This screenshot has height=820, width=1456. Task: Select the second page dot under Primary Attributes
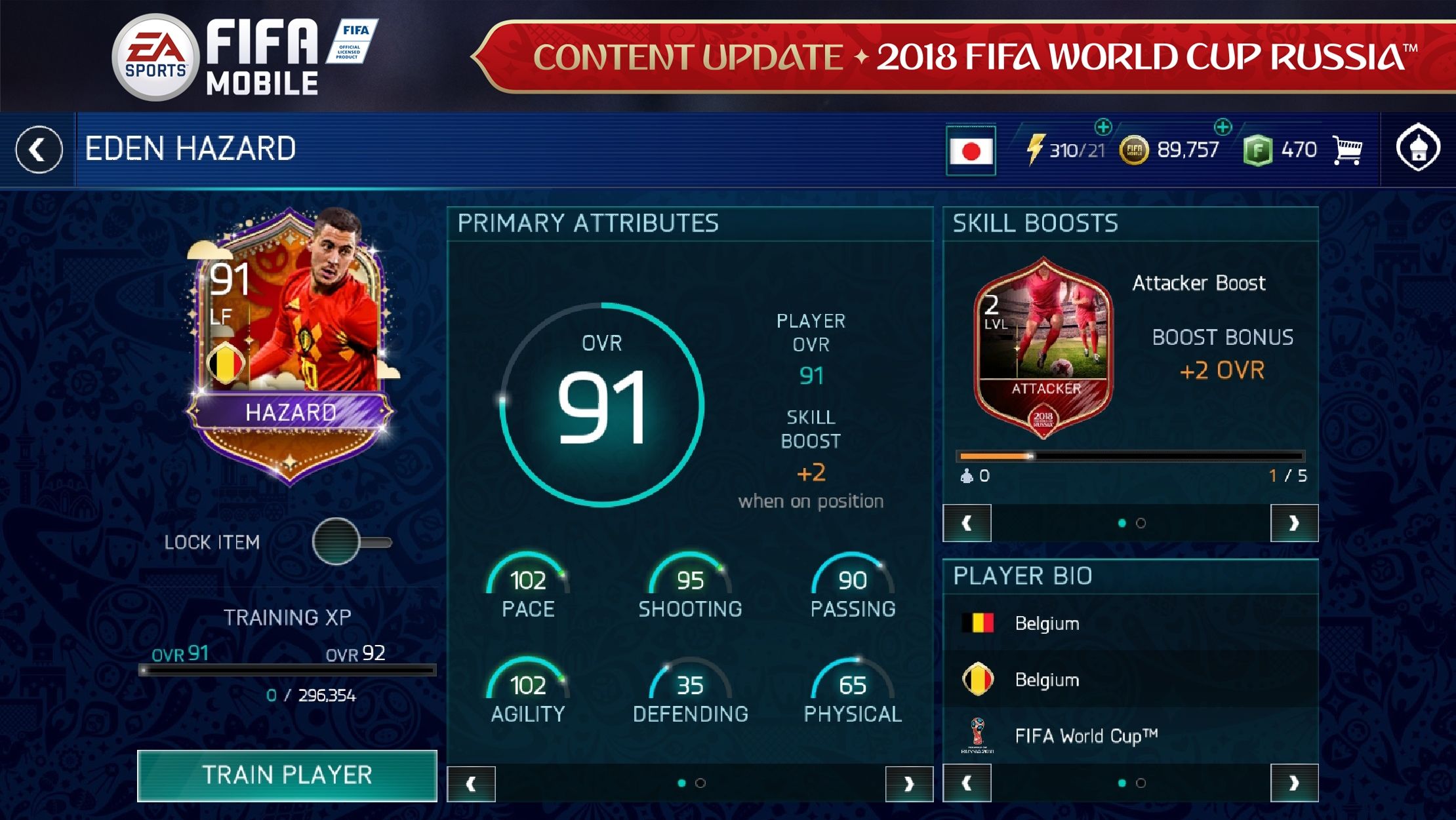[x=701, y=782]
